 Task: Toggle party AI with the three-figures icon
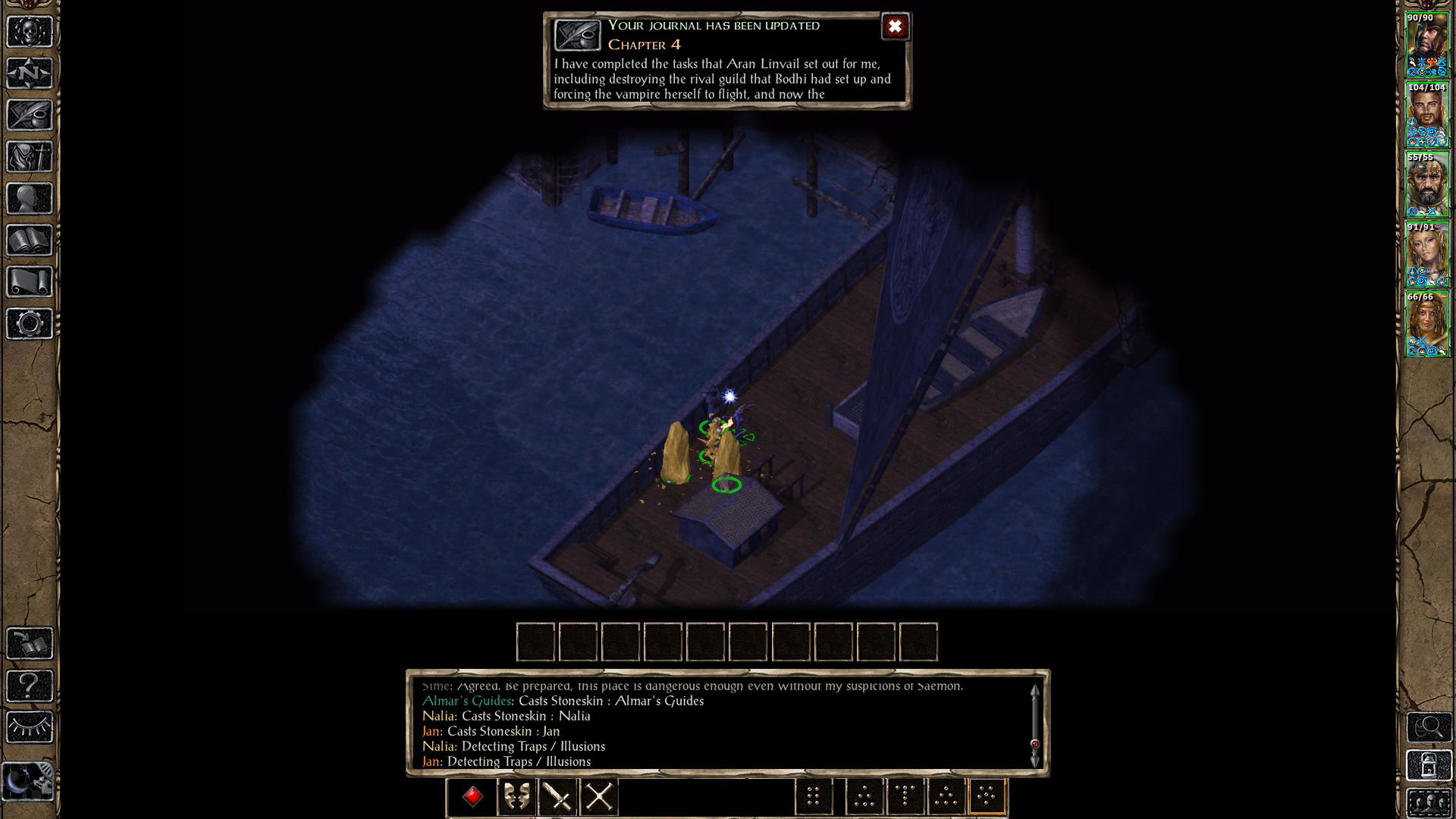pos(1429,802)
